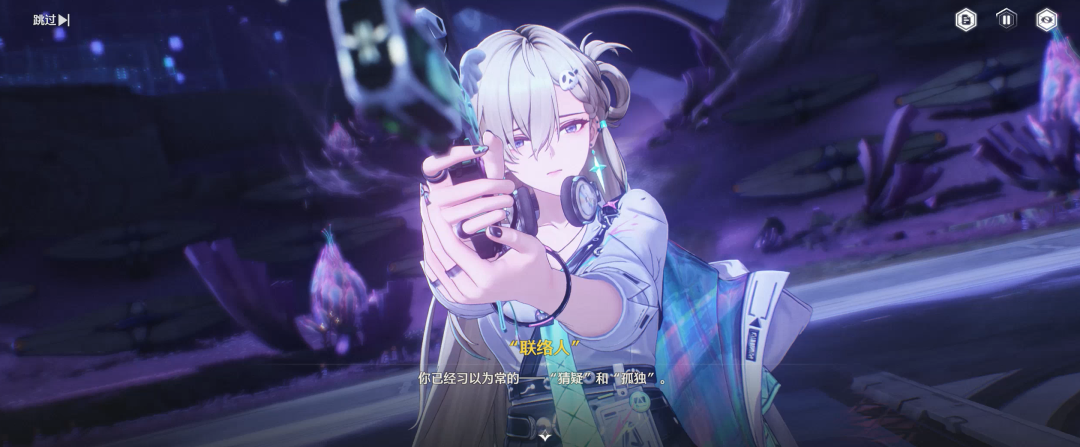
Task: Hide the dialogue interface with the eye icon
Action: [1046, 19]
